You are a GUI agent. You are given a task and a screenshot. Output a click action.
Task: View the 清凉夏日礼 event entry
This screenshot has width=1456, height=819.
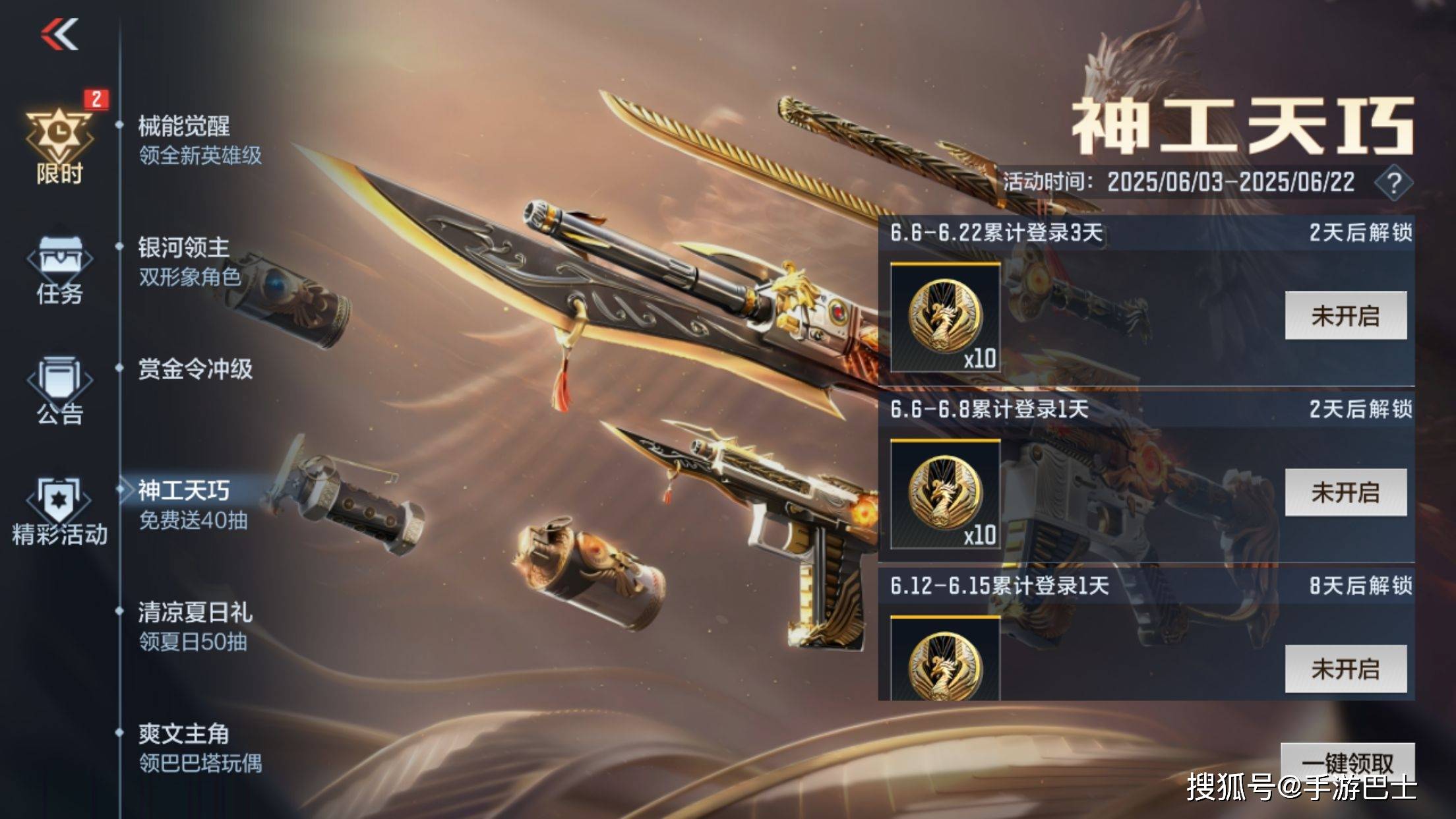click(x=195, y=626)
